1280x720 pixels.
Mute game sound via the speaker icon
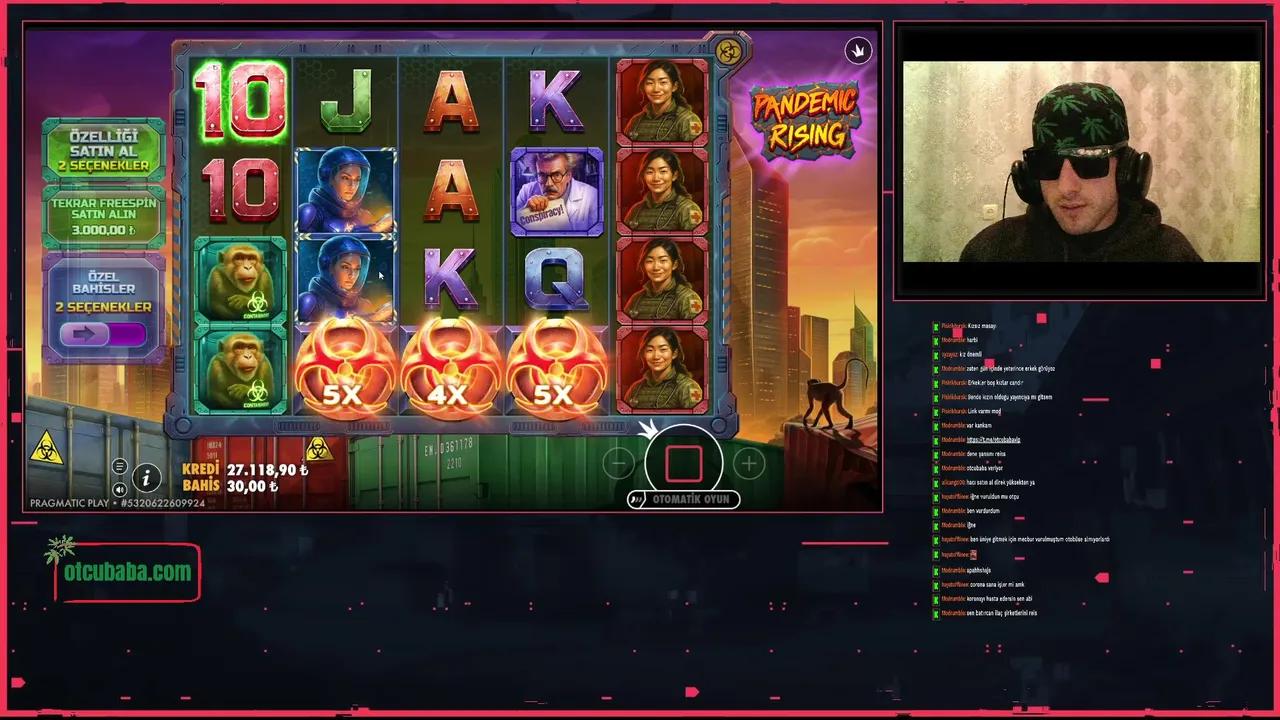click(120, 489)
